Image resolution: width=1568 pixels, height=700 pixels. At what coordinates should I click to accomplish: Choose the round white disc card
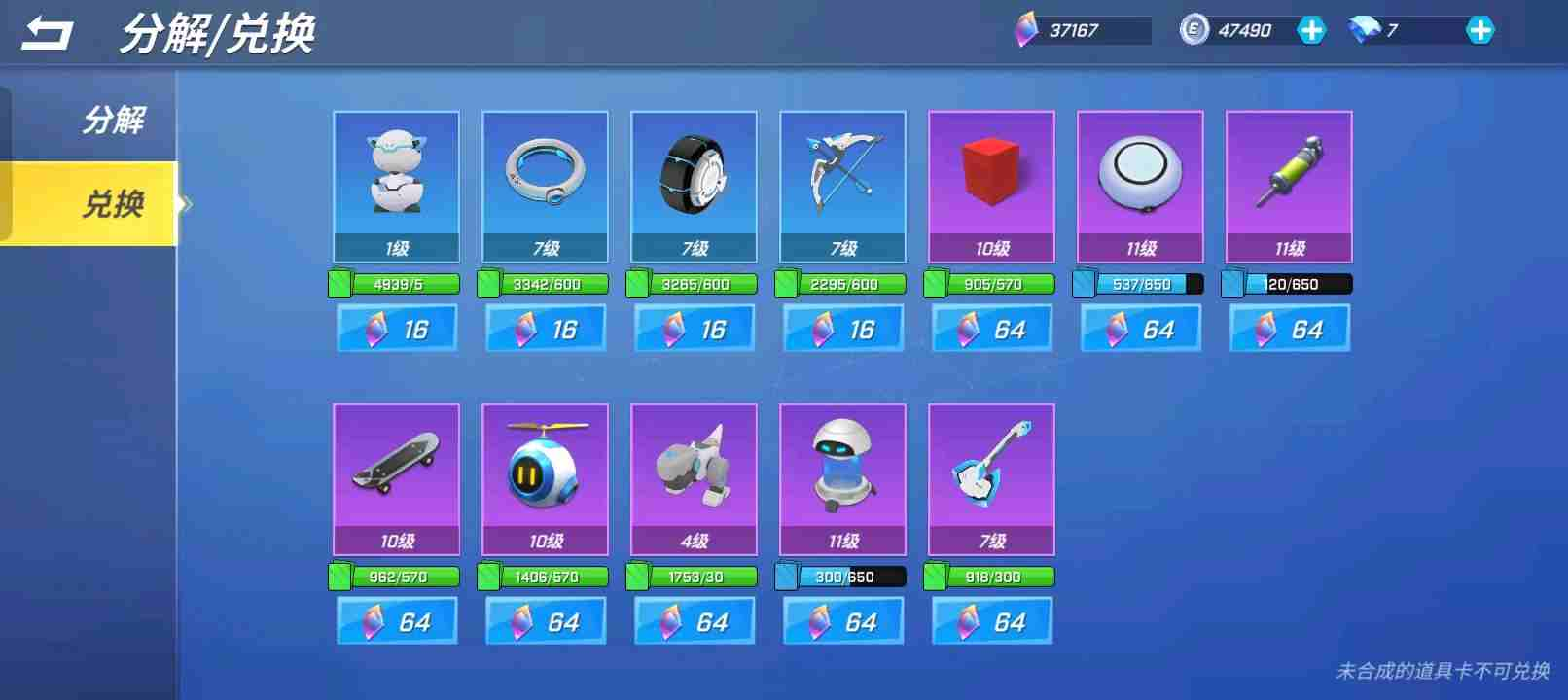(x=1140, y=186)
